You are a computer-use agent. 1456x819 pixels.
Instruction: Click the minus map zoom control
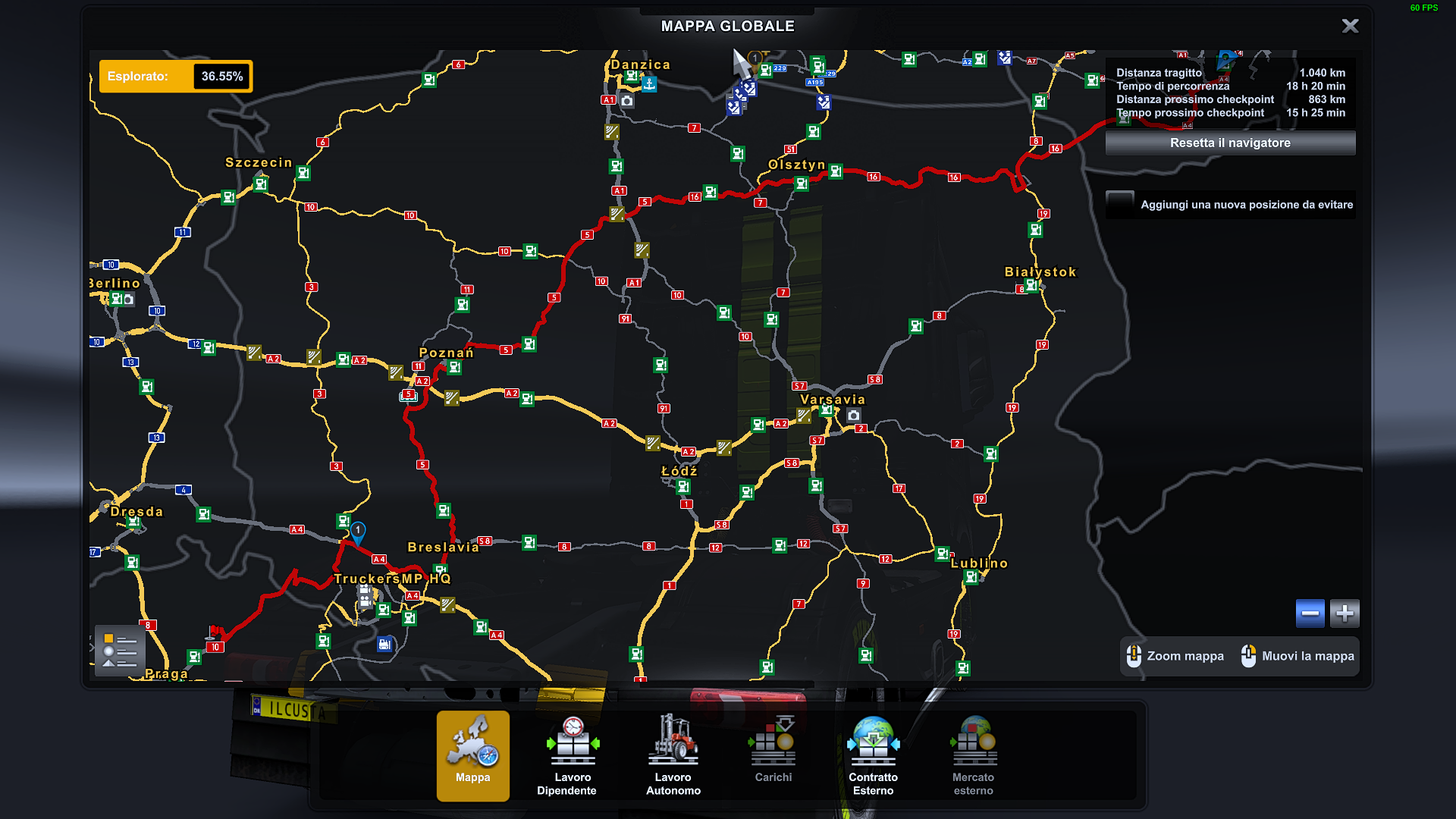[1310, 613]
